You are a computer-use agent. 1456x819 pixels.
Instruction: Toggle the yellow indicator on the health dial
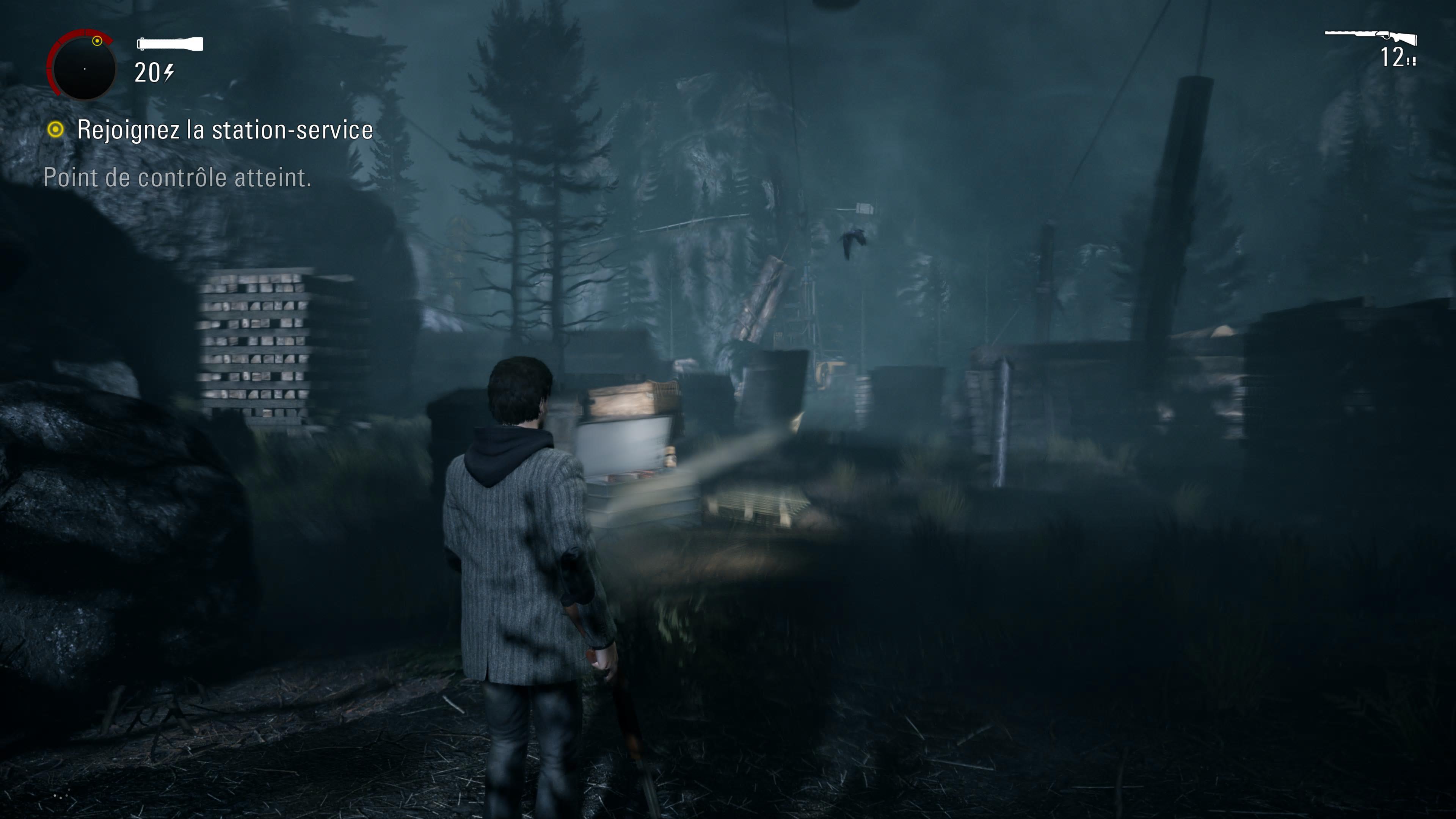[97, 41]
